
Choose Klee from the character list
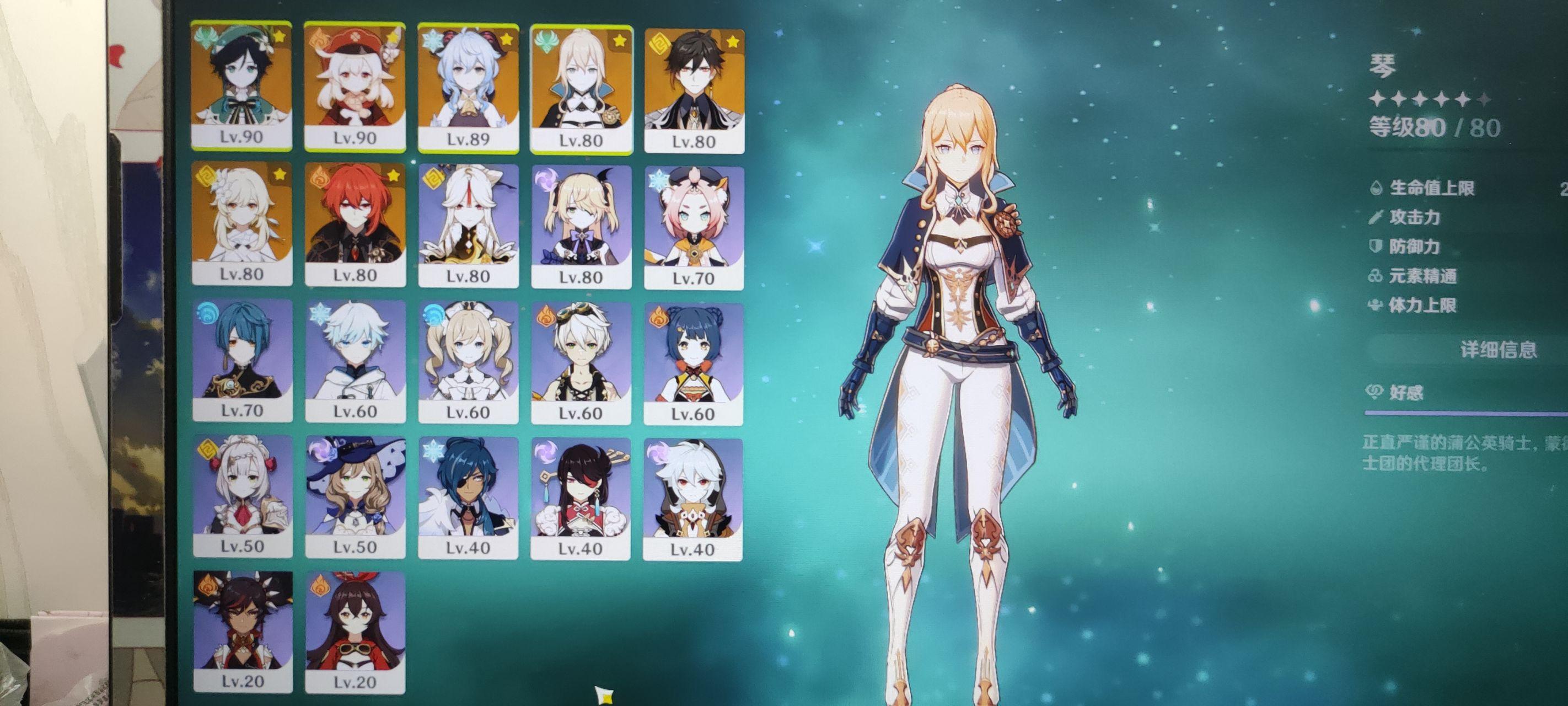[x=355, y=85]
